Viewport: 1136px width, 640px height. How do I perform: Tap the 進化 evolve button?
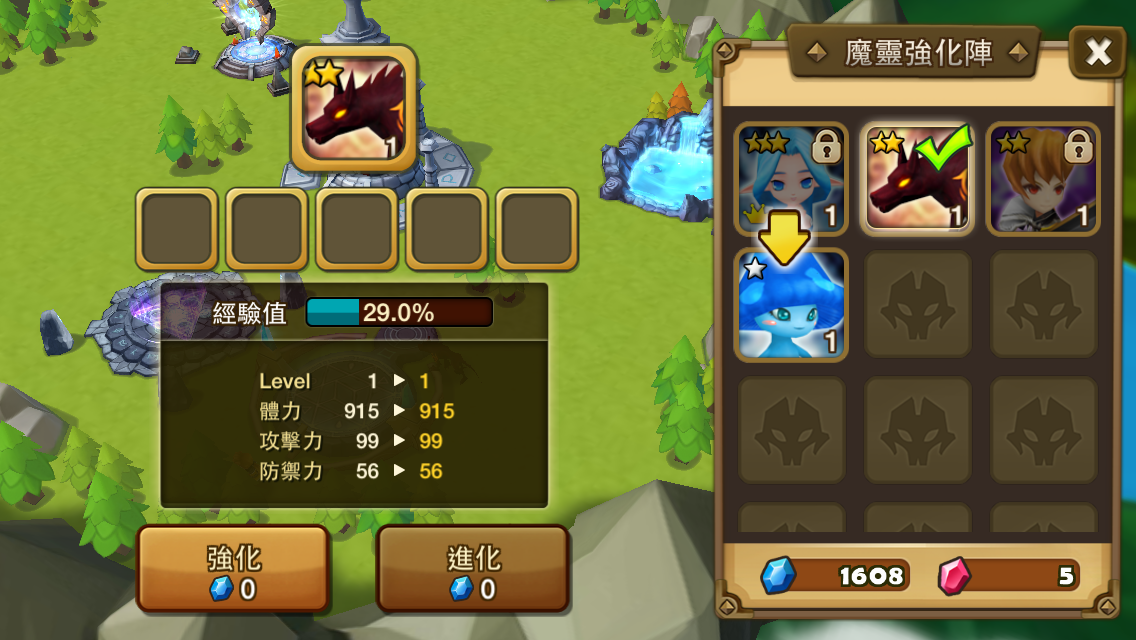pos(473,569)
